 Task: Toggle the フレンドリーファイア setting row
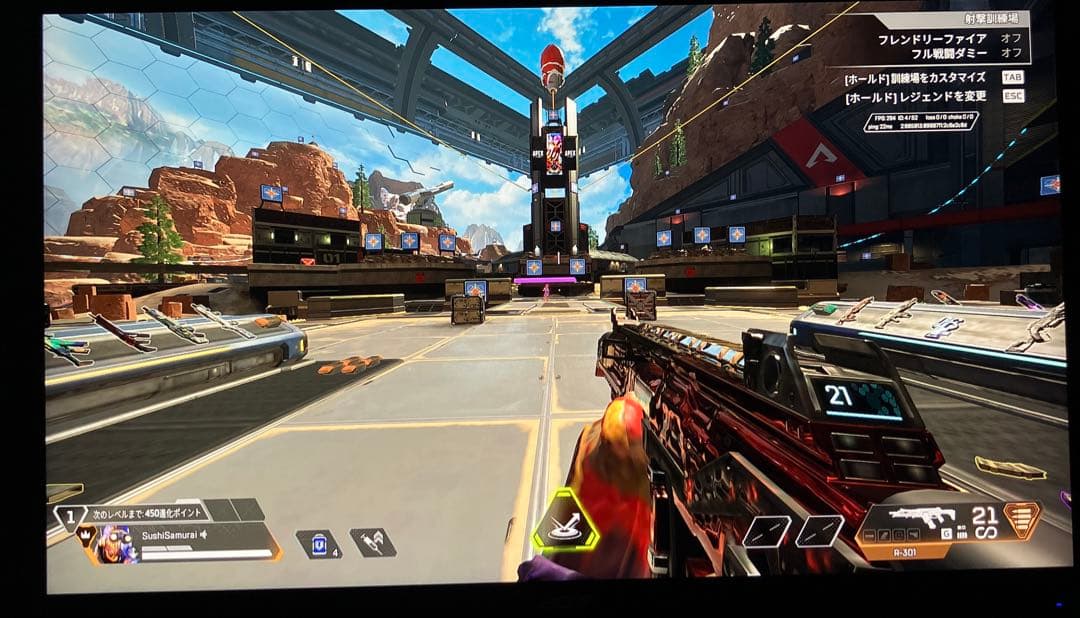coord(949,39)
